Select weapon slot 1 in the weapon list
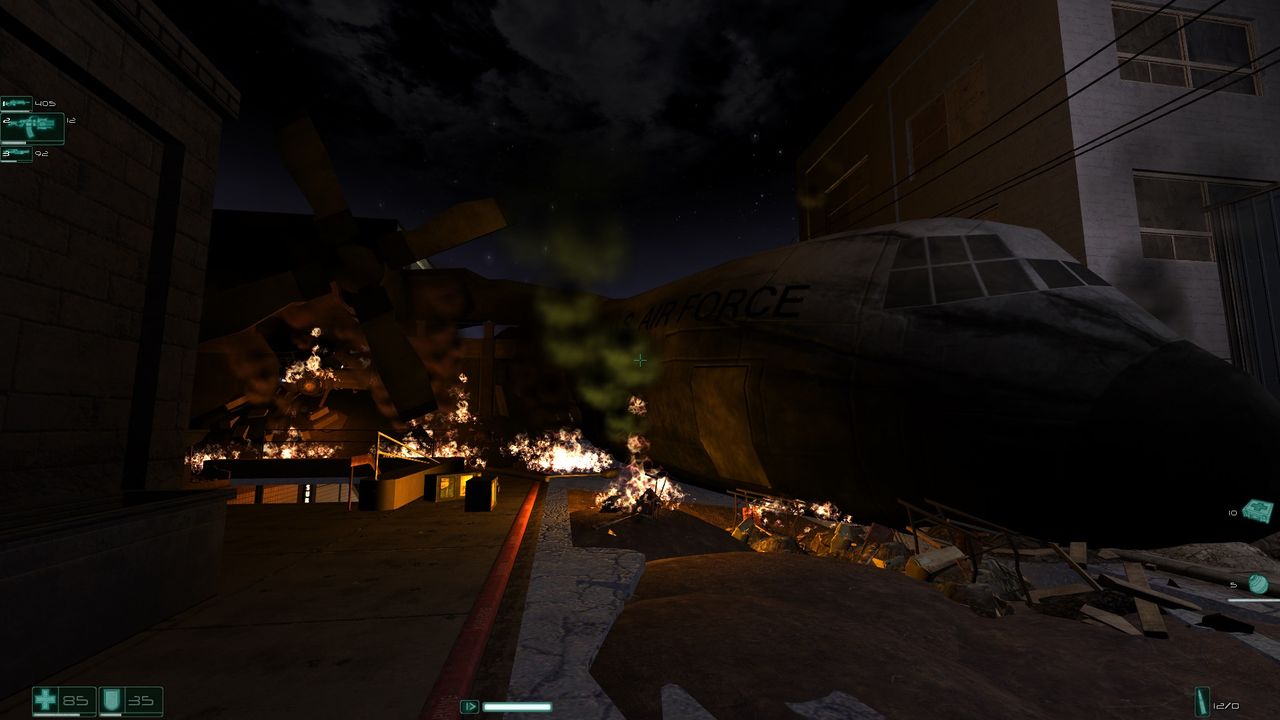Viewport: 1280px width, 720px height. pos(17,103)
